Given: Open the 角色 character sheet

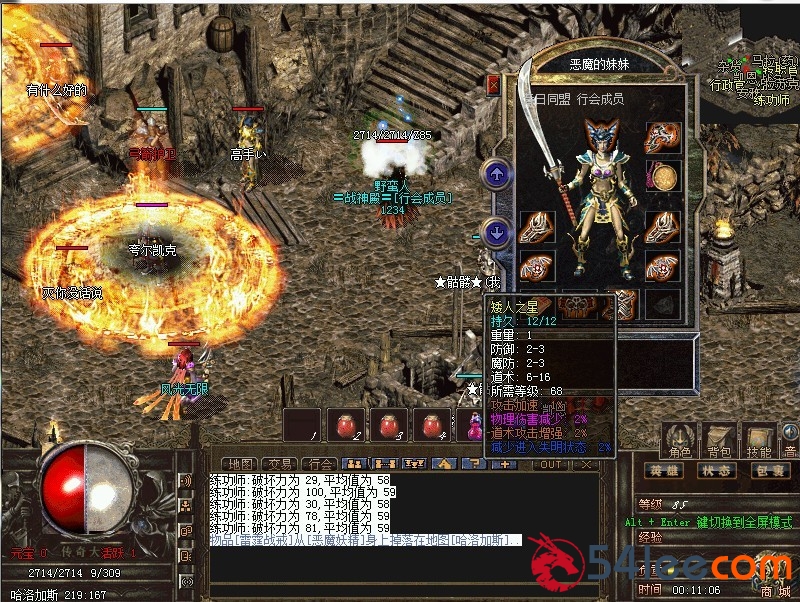Looking at the screenshot, I should click(681, 442).
